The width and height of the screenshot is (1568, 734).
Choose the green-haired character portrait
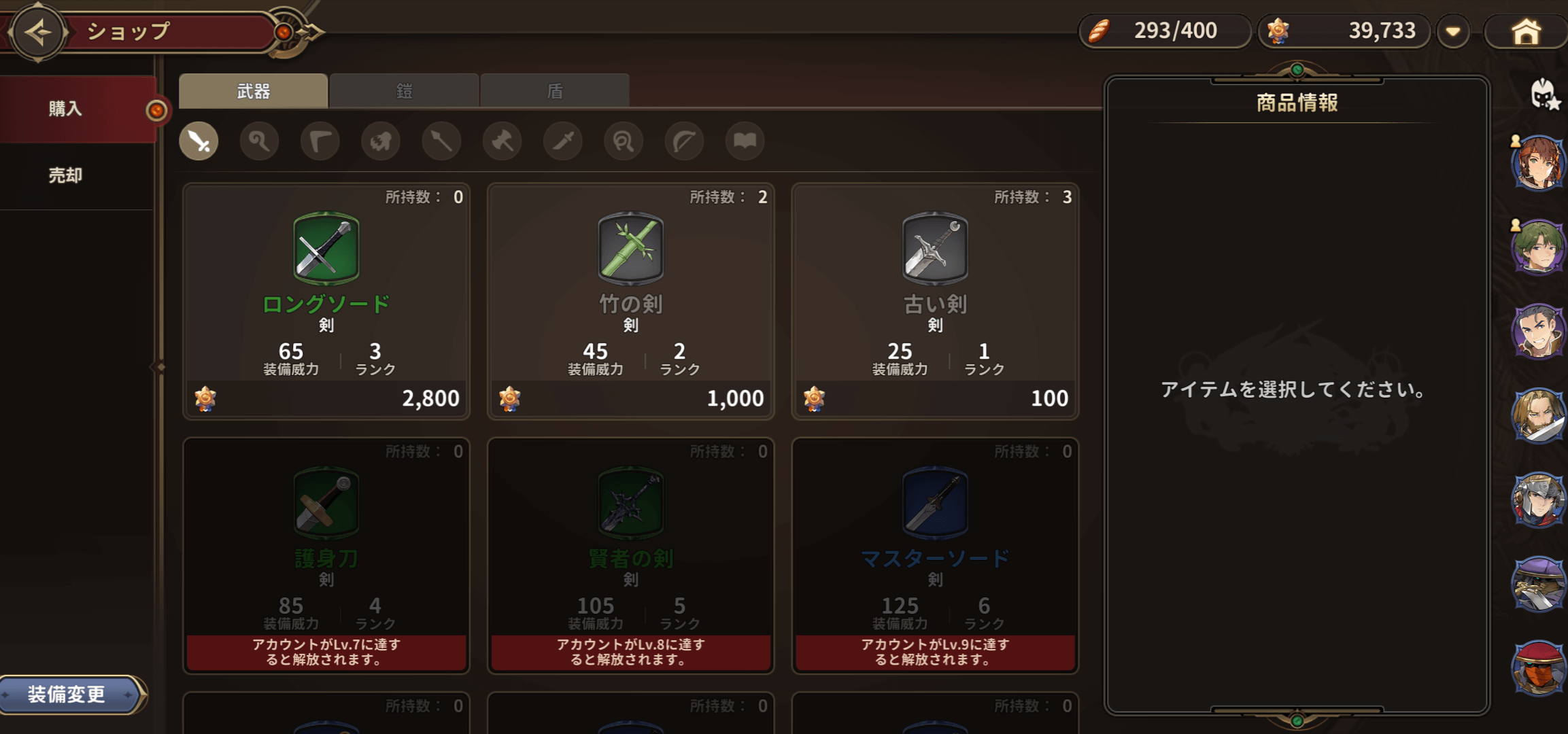(1538, 247)
